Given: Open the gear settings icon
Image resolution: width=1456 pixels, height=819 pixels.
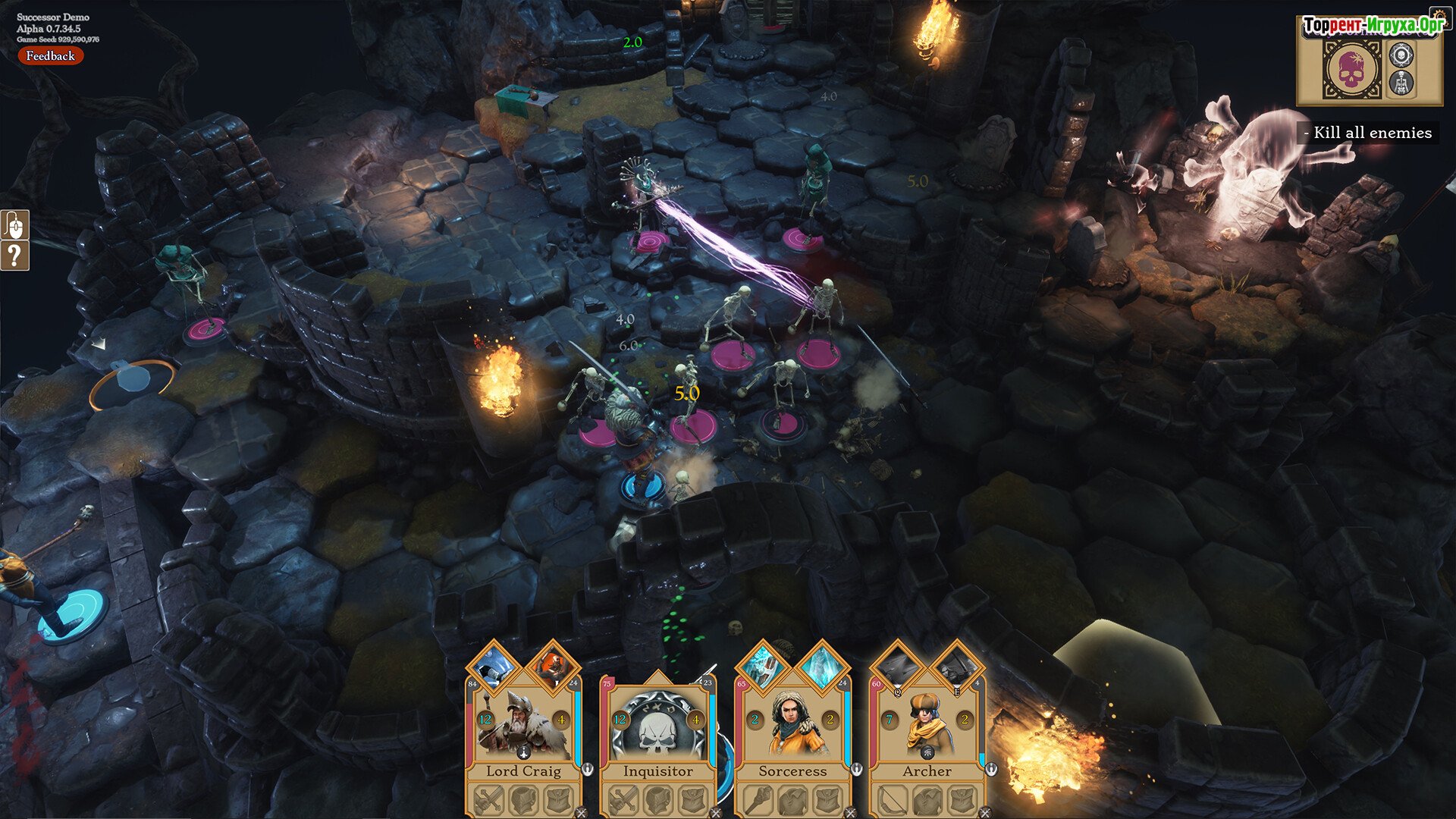Looking at the screenshot, I should point(1401,54).
